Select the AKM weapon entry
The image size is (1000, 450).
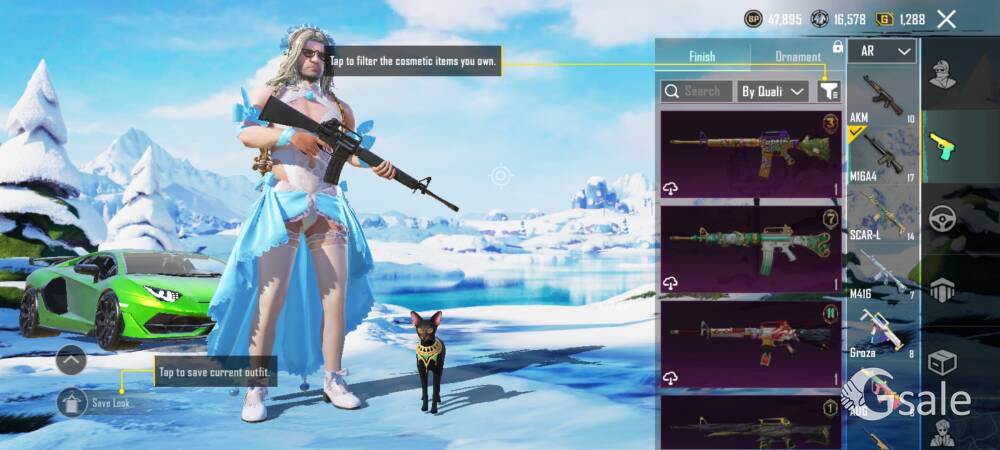click(x=881, y=98)
